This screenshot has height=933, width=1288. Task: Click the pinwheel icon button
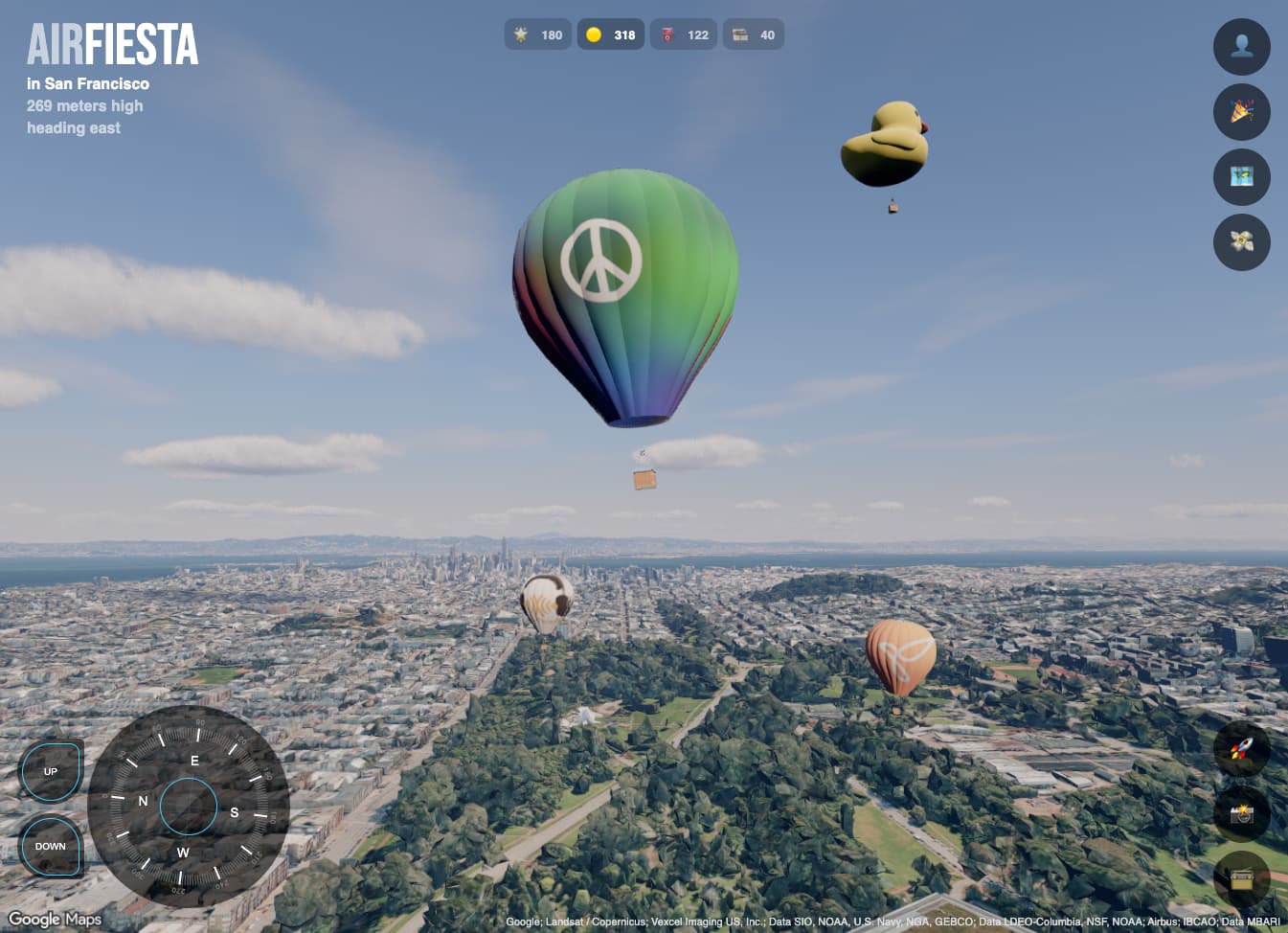point(1241,242)
